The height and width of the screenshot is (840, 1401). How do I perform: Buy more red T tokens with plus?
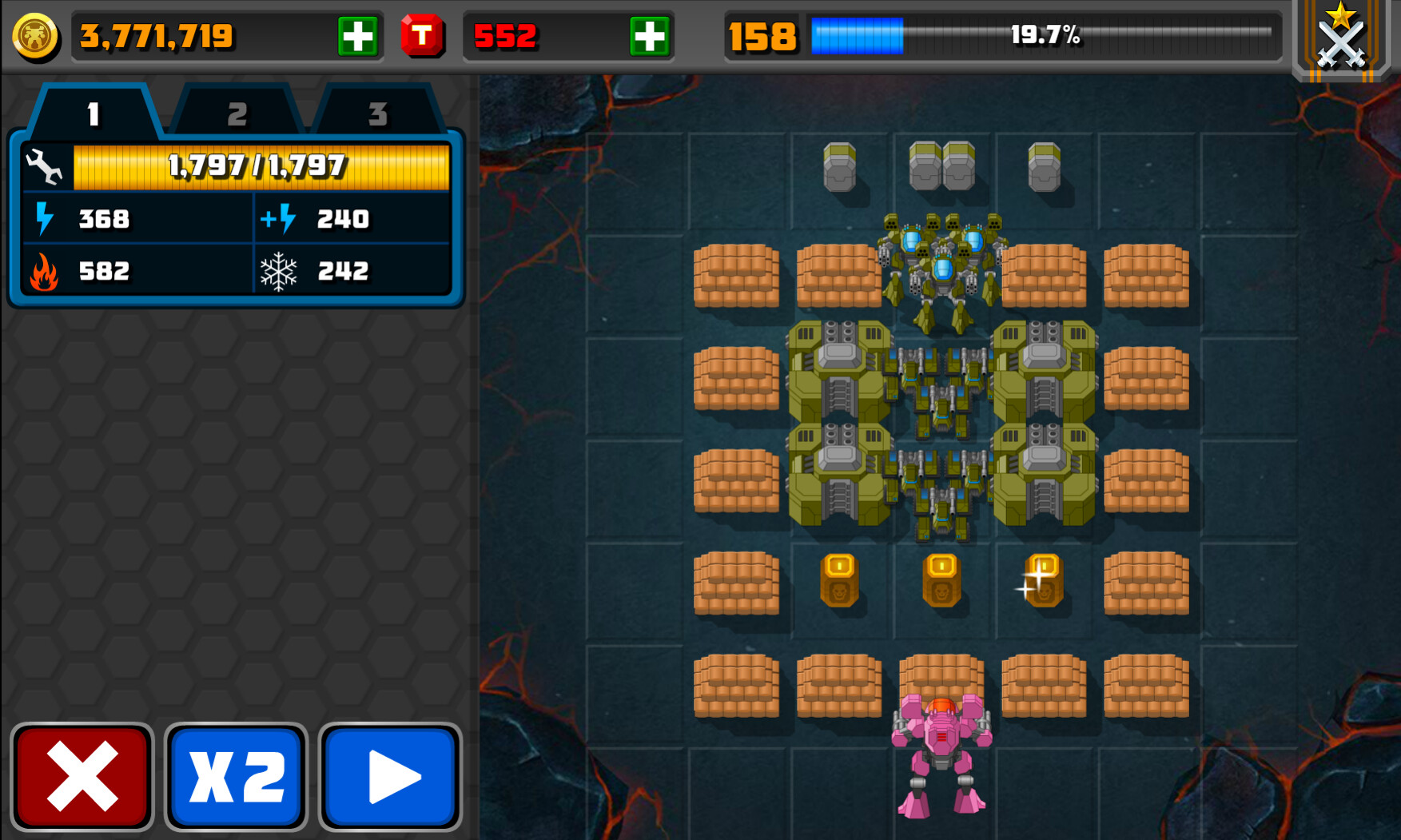(x=649, y=37)
